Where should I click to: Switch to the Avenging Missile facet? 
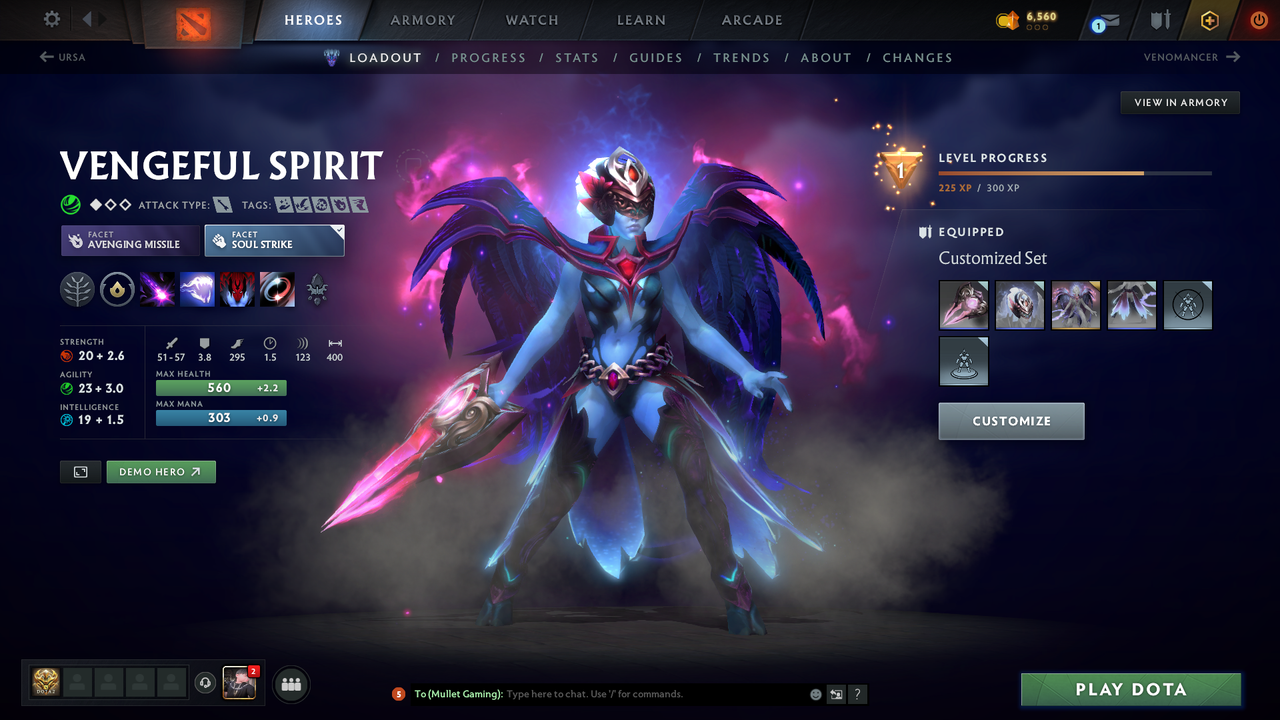[130, 240]
